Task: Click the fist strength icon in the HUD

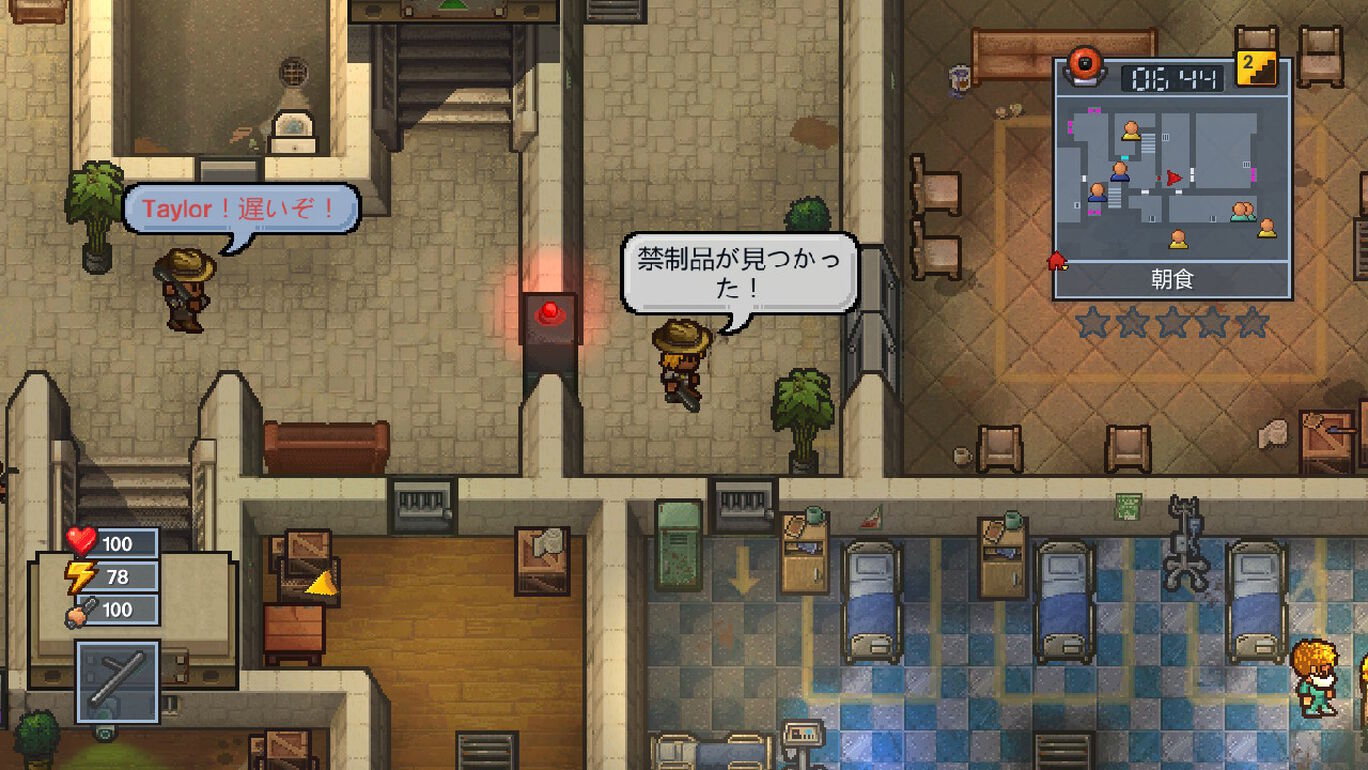Action: click(76, 610)
